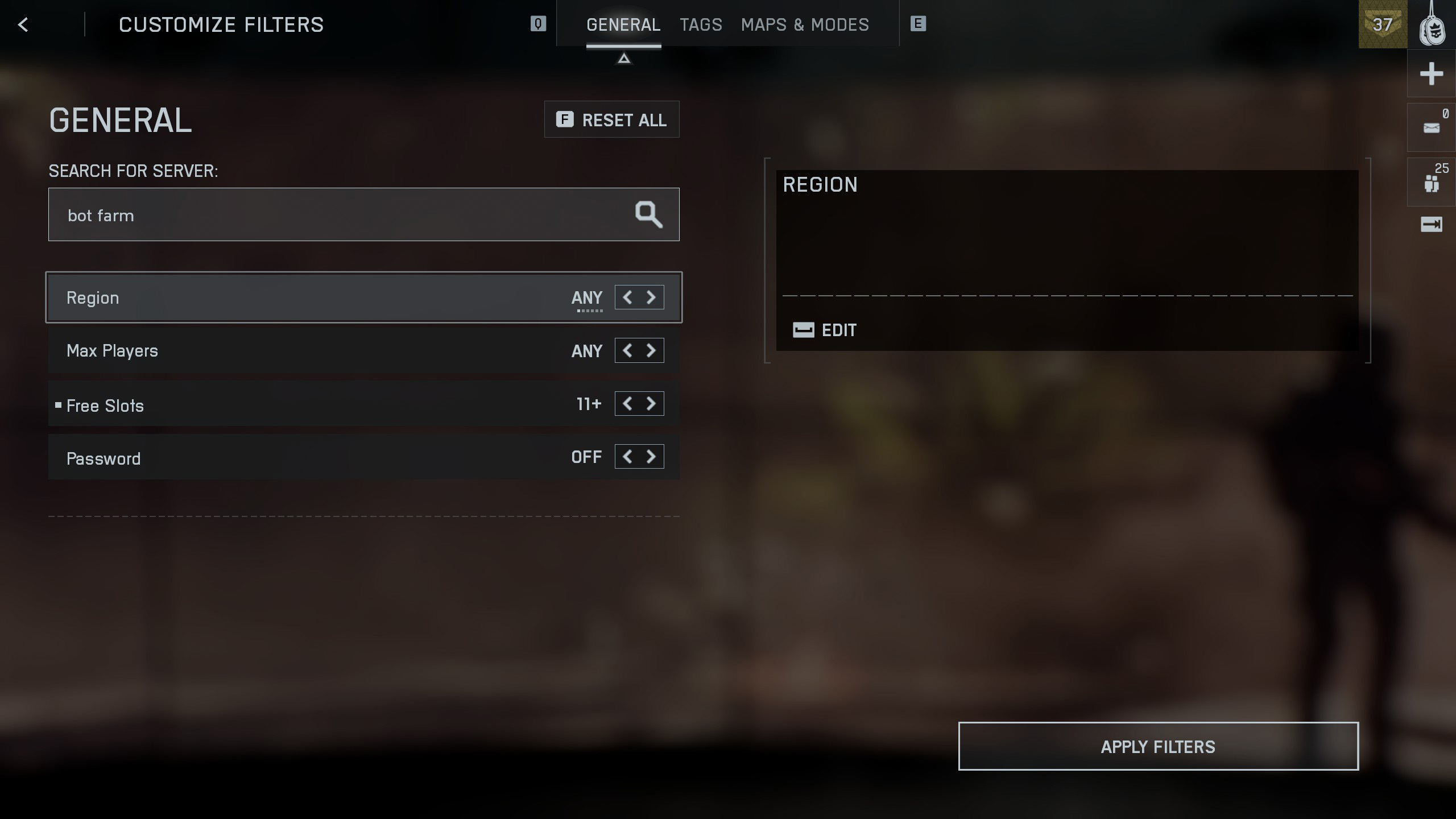Toggle Password filter with right arrow
Screen dimensions: 1456x819
point(652,457)
